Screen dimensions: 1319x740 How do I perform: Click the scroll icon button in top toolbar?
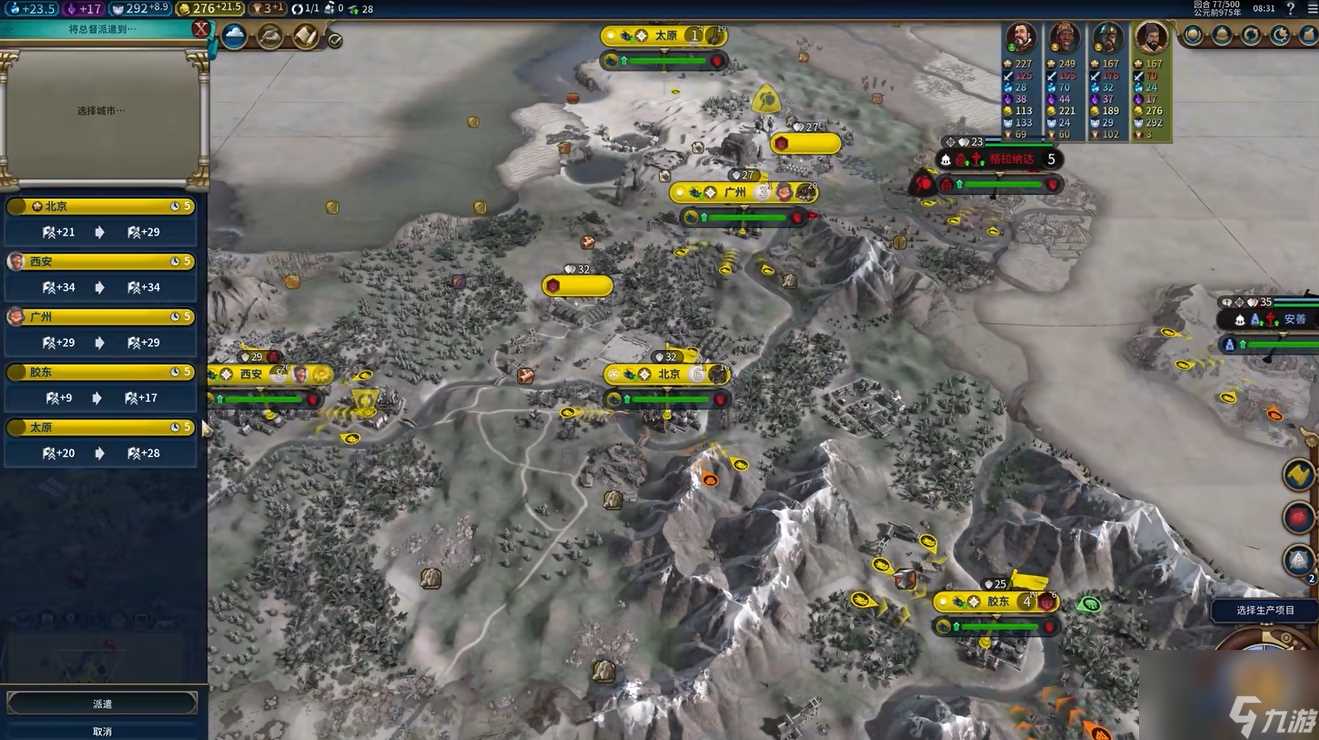coord(306,37)
